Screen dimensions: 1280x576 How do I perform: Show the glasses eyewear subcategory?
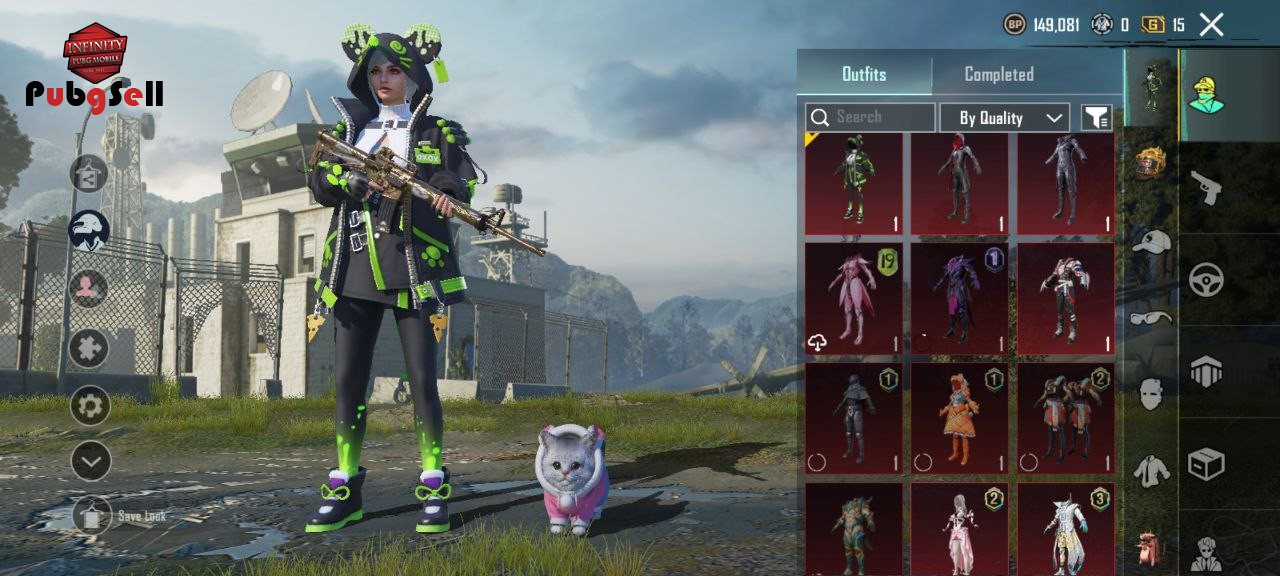coord(1151,318)
